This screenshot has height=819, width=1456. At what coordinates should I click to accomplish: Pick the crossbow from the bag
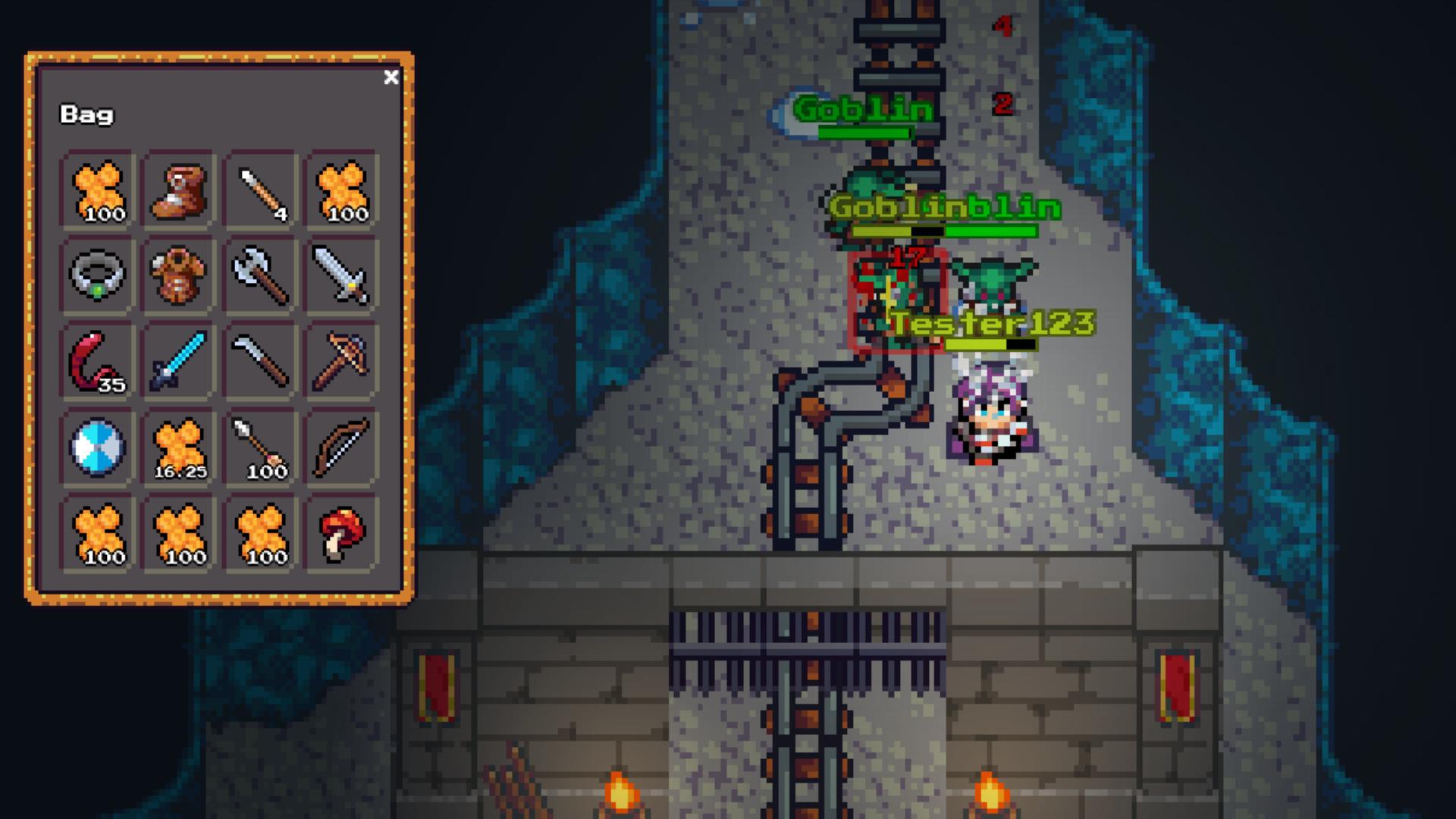click(341, 361)
